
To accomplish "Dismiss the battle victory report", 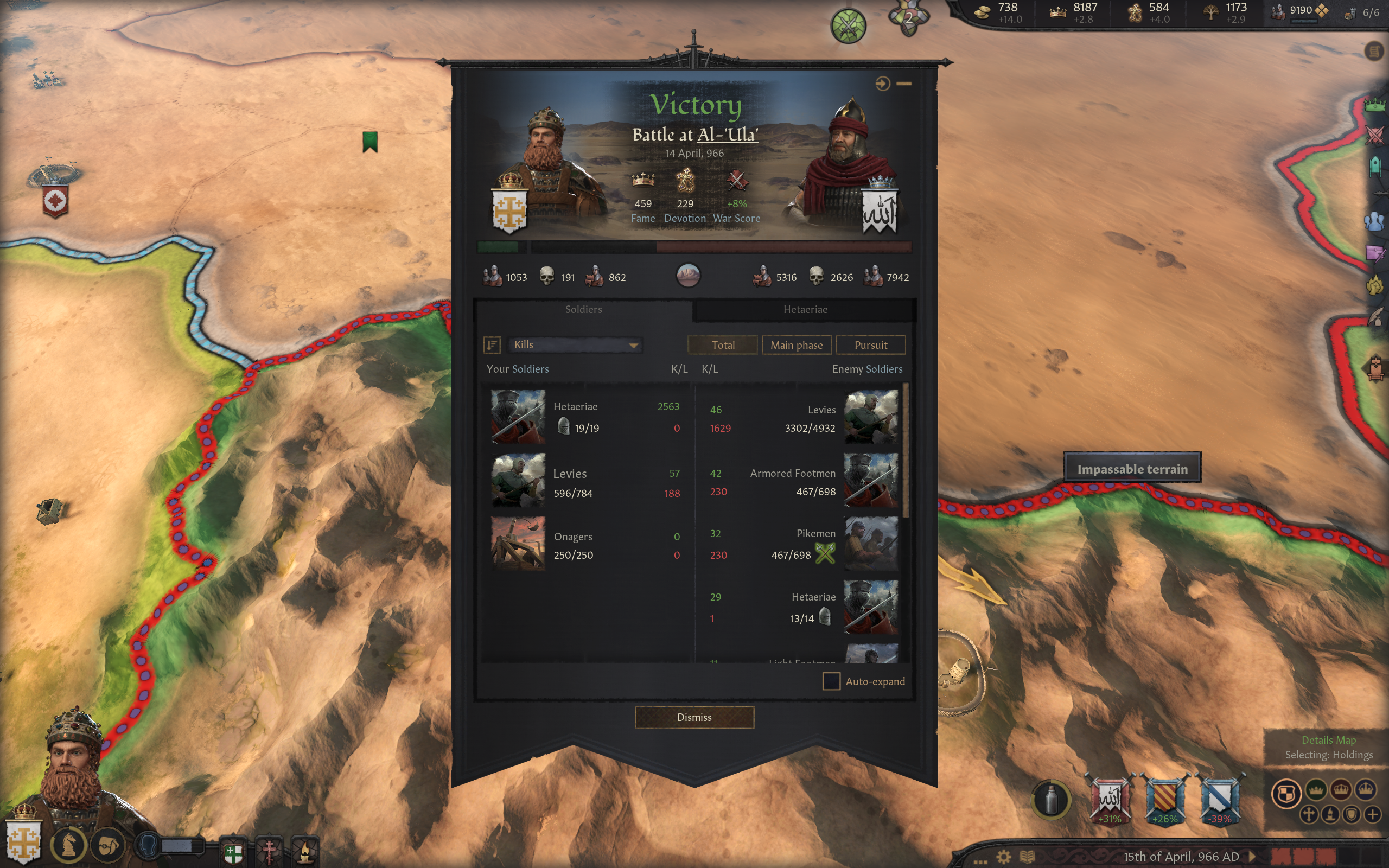I will pos(694,717).
